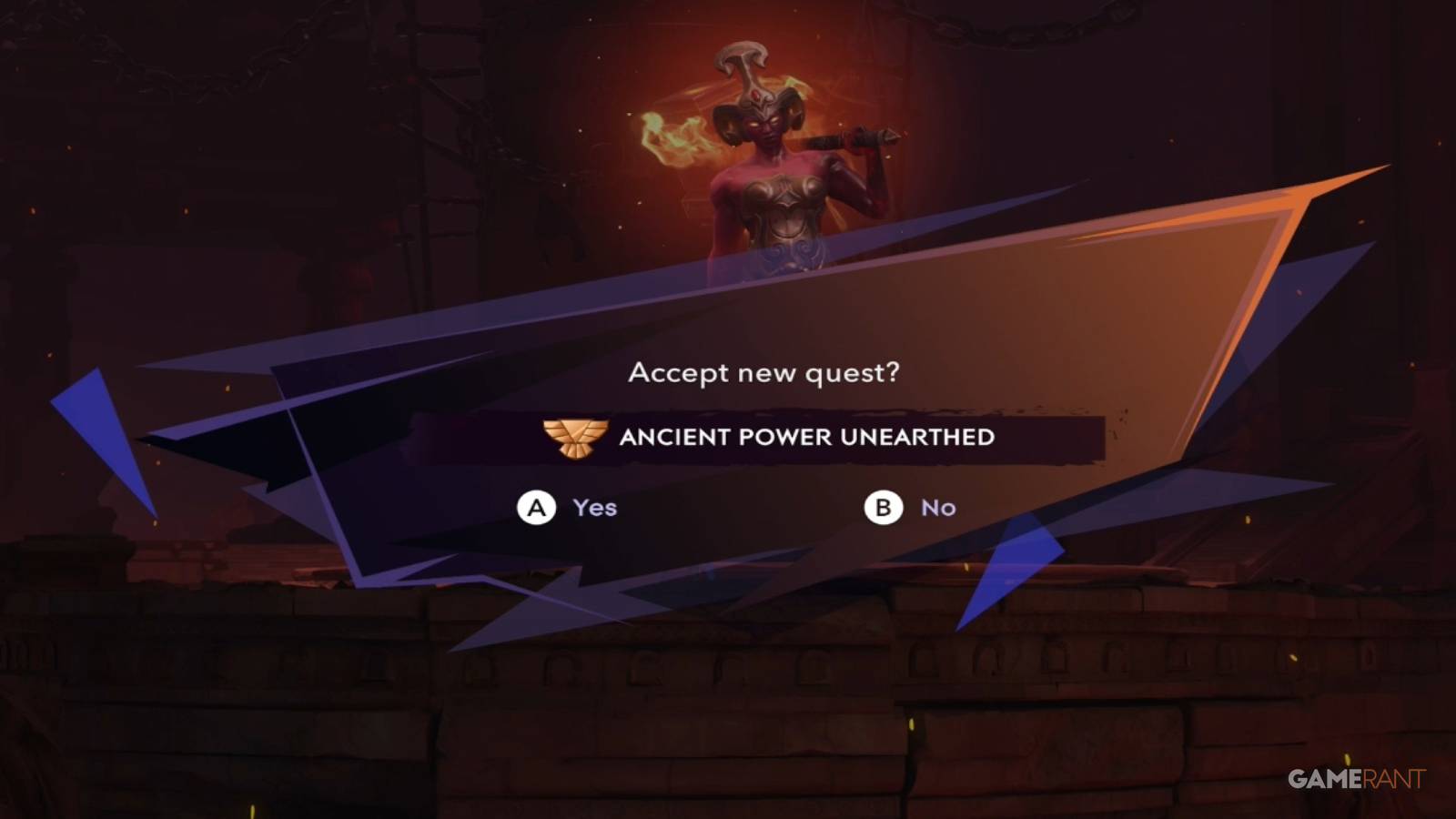
Task: Decline the quest by clicking No
Action: point(939,508)
